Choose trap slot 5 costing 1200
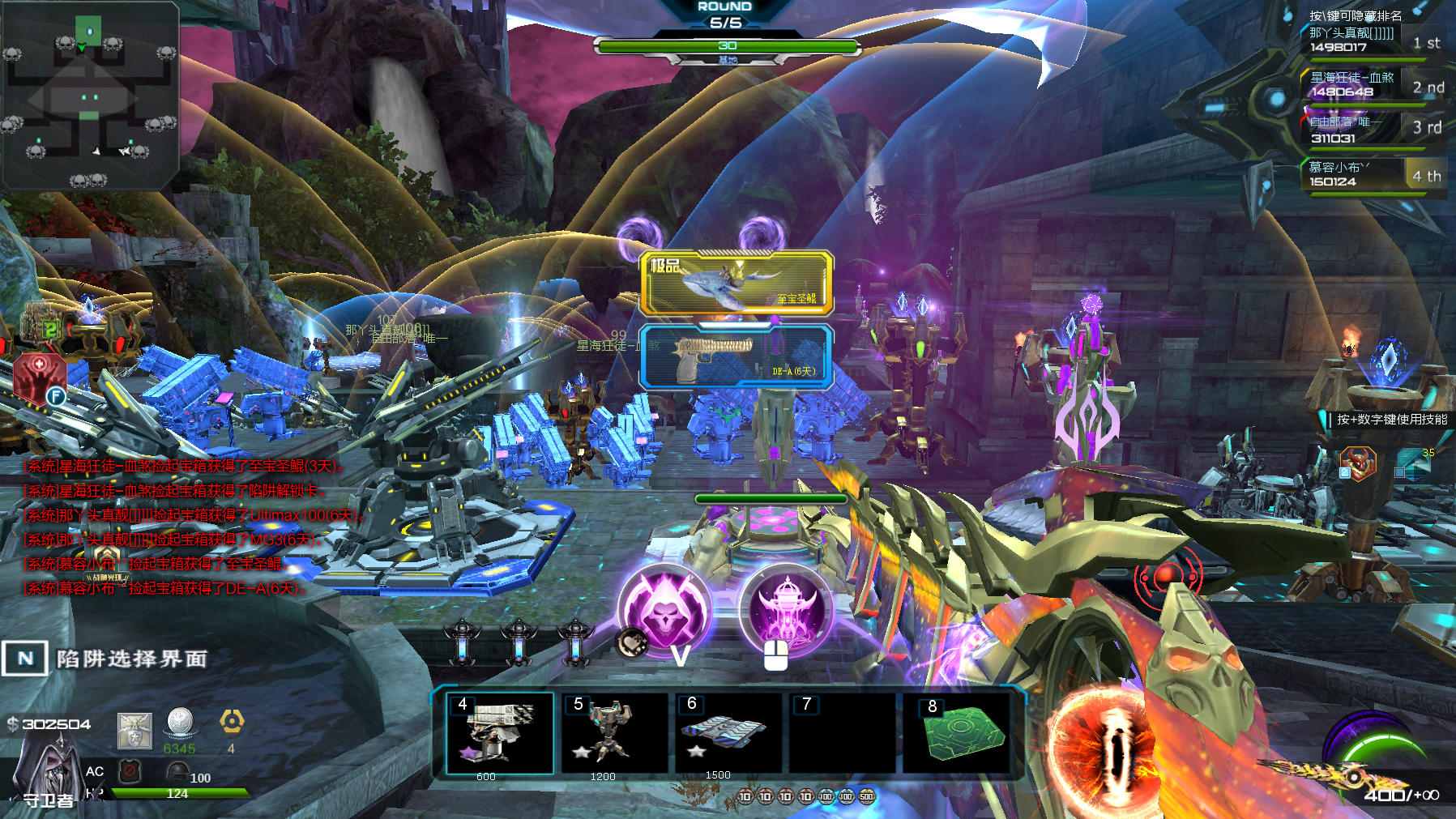Viewport: 1456px width, 819px height. click(615, 733)
